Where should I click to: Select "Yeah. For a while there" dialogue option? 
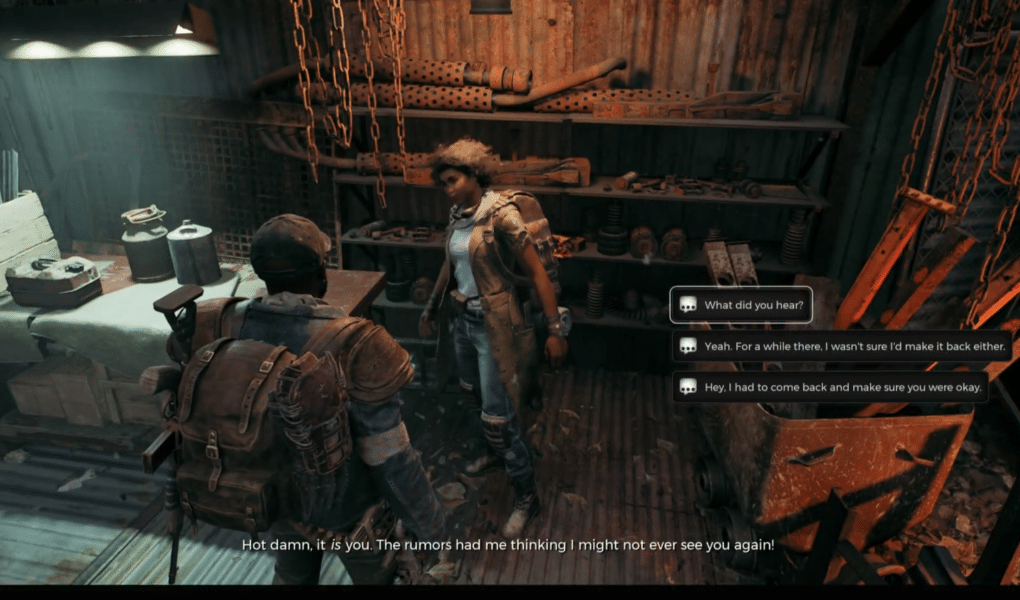coord(845,346)
